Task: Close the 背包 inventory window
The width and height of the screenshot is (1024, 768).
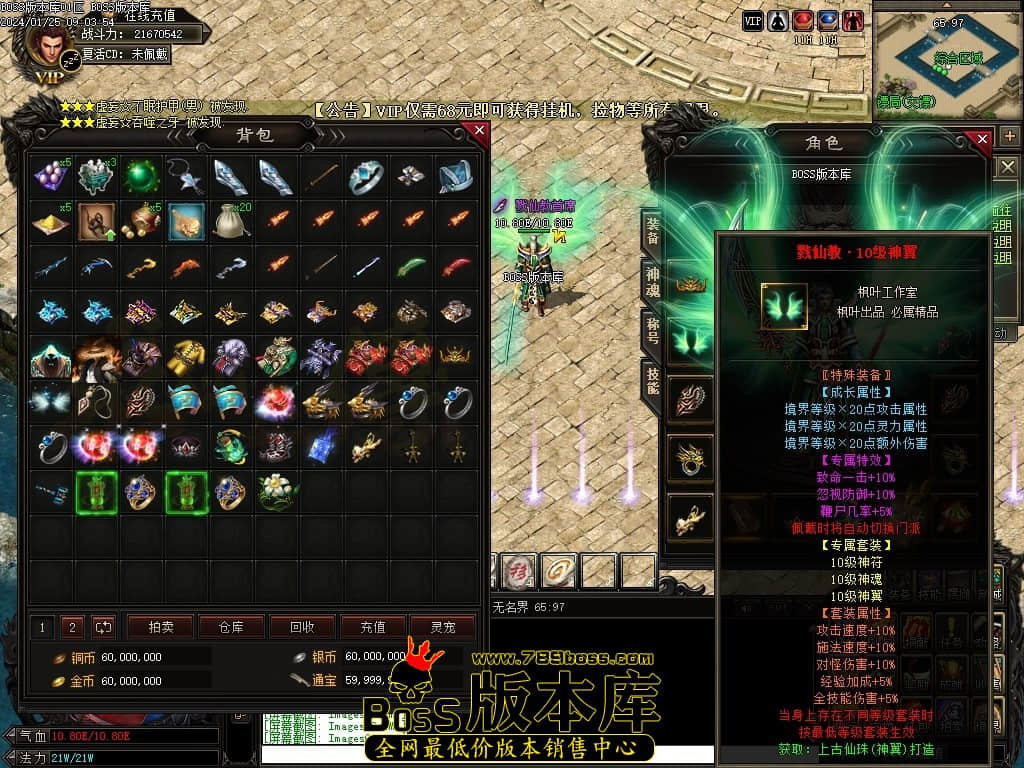Action: point(479,131)
